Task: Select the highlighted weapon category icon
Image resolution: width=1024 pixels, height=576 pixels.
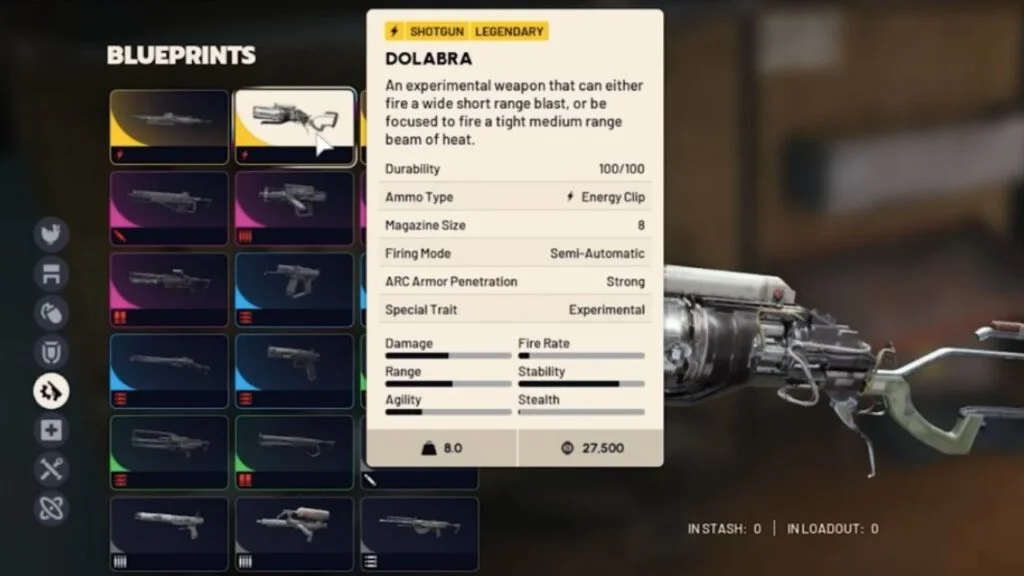Action: (51, 391)
